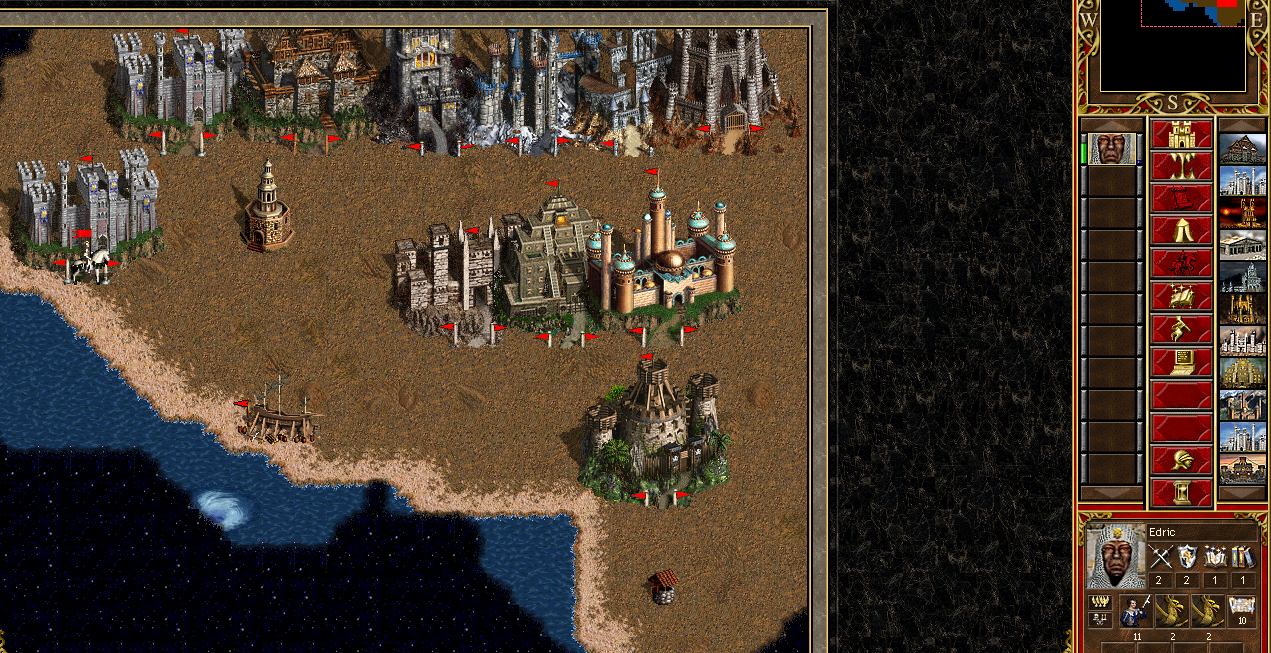This screenshot has height=653, width=1271.
Task: Put the hero to sleep via tent button
Action: coord(1181,232)
